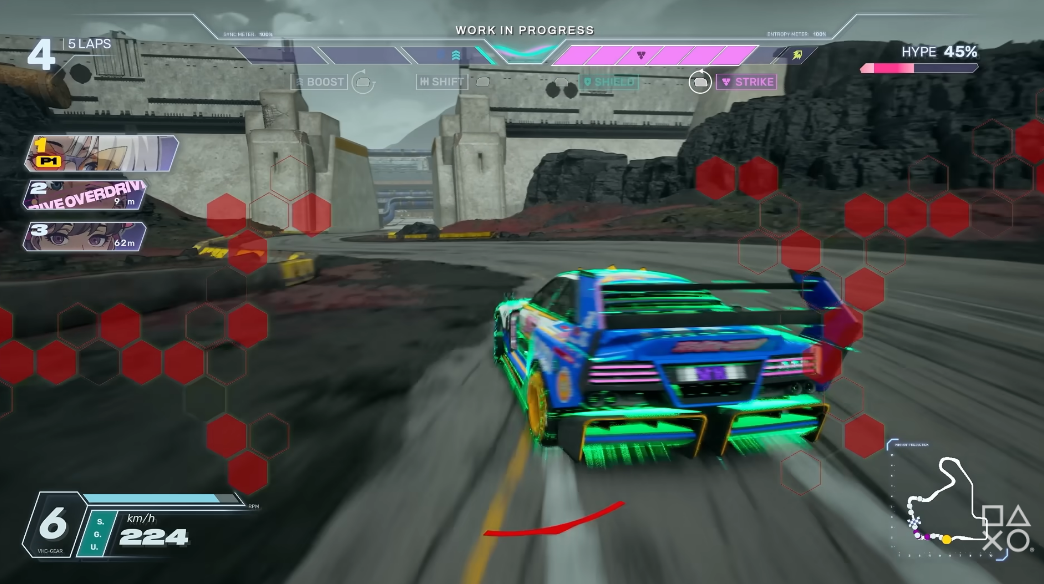Viewport: 1044px width, 584px height.
Task: Pick the third-place racer card showing 62m
Action: 88,236
